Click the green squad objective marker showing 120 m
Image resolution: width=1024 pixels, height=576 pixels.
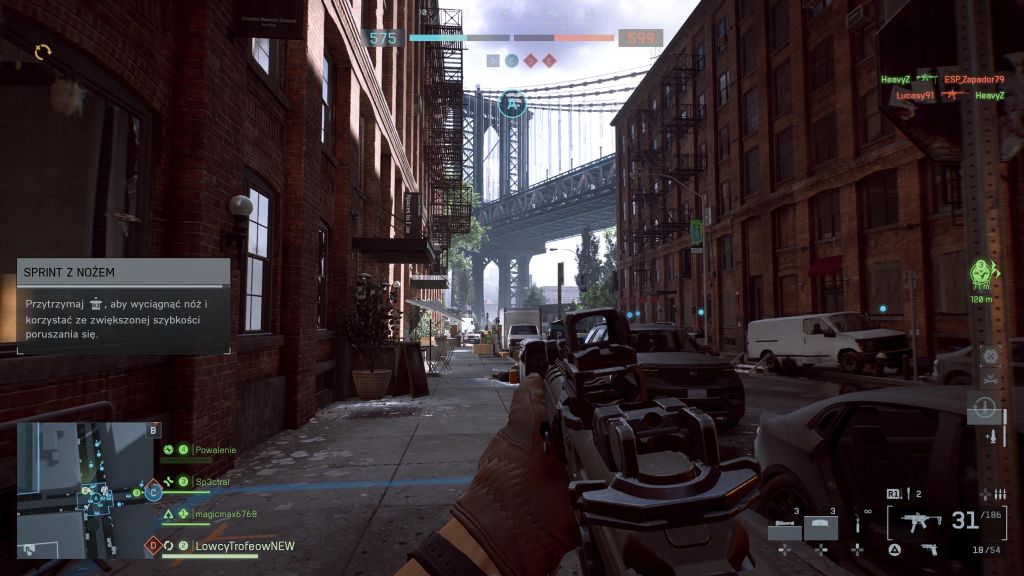981,274
